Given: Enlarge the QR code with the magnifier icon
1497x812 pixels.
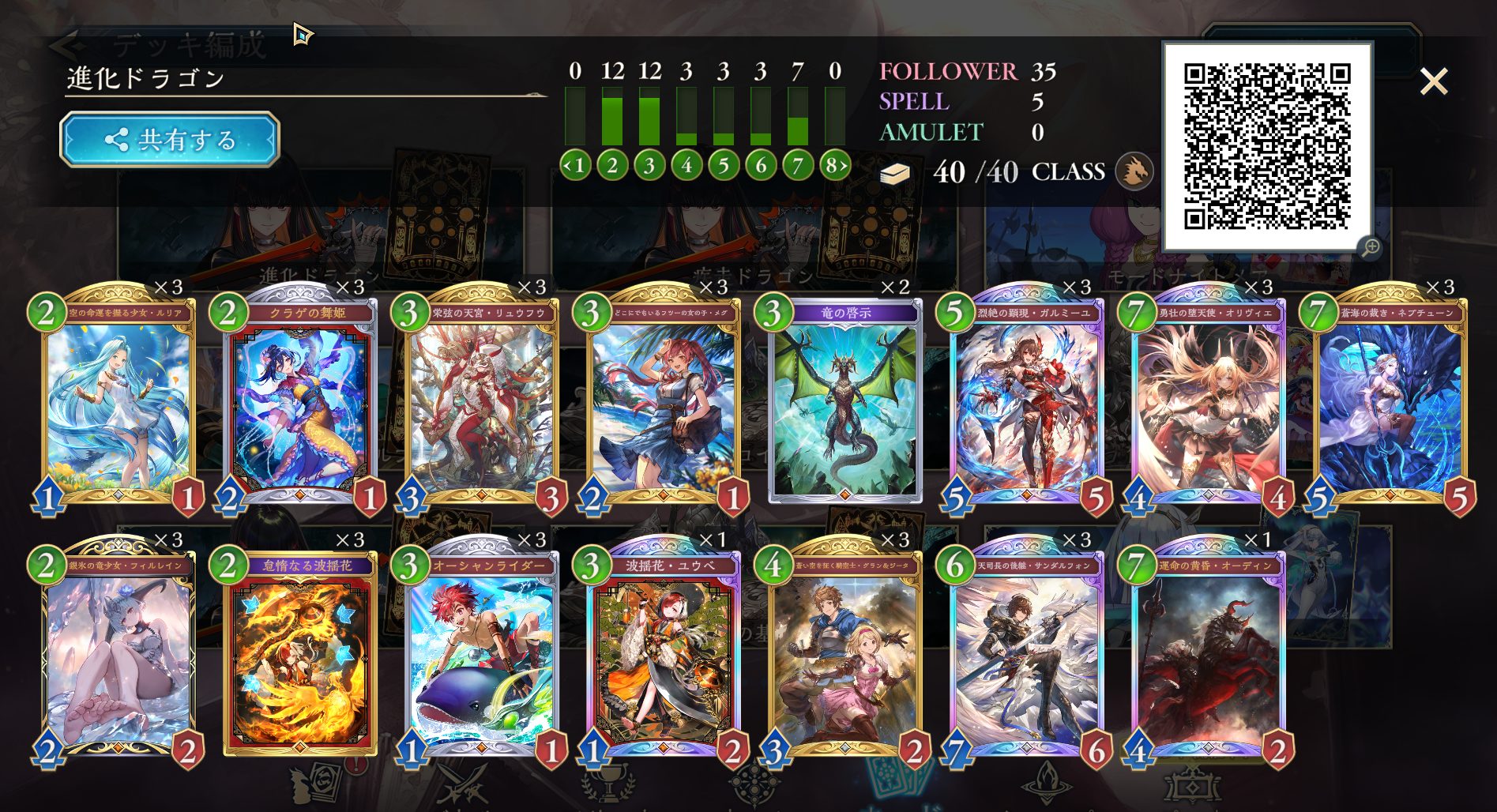Looking at the screenshot, I should [1371, 247].
